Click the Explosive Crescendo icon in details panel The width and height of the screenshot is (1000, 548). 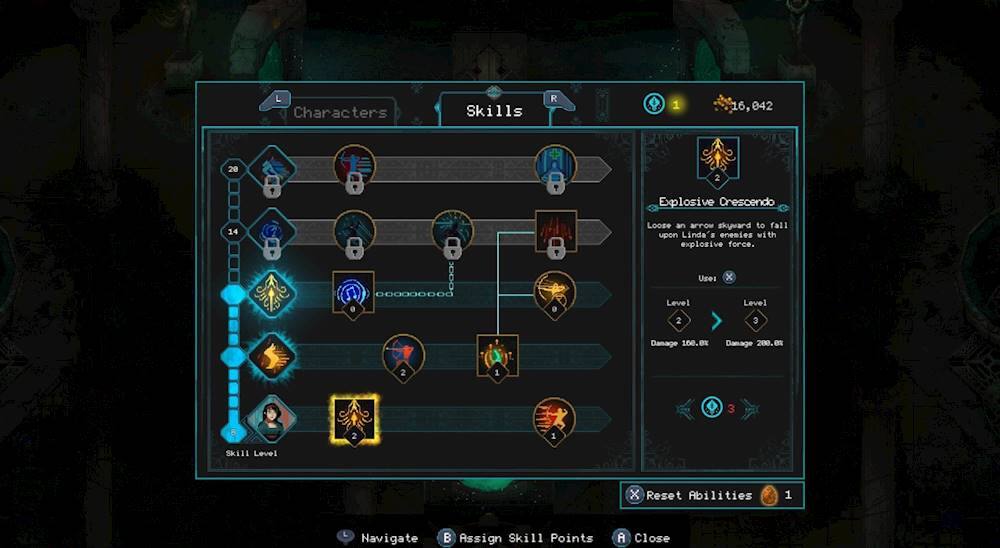(716, 160)
